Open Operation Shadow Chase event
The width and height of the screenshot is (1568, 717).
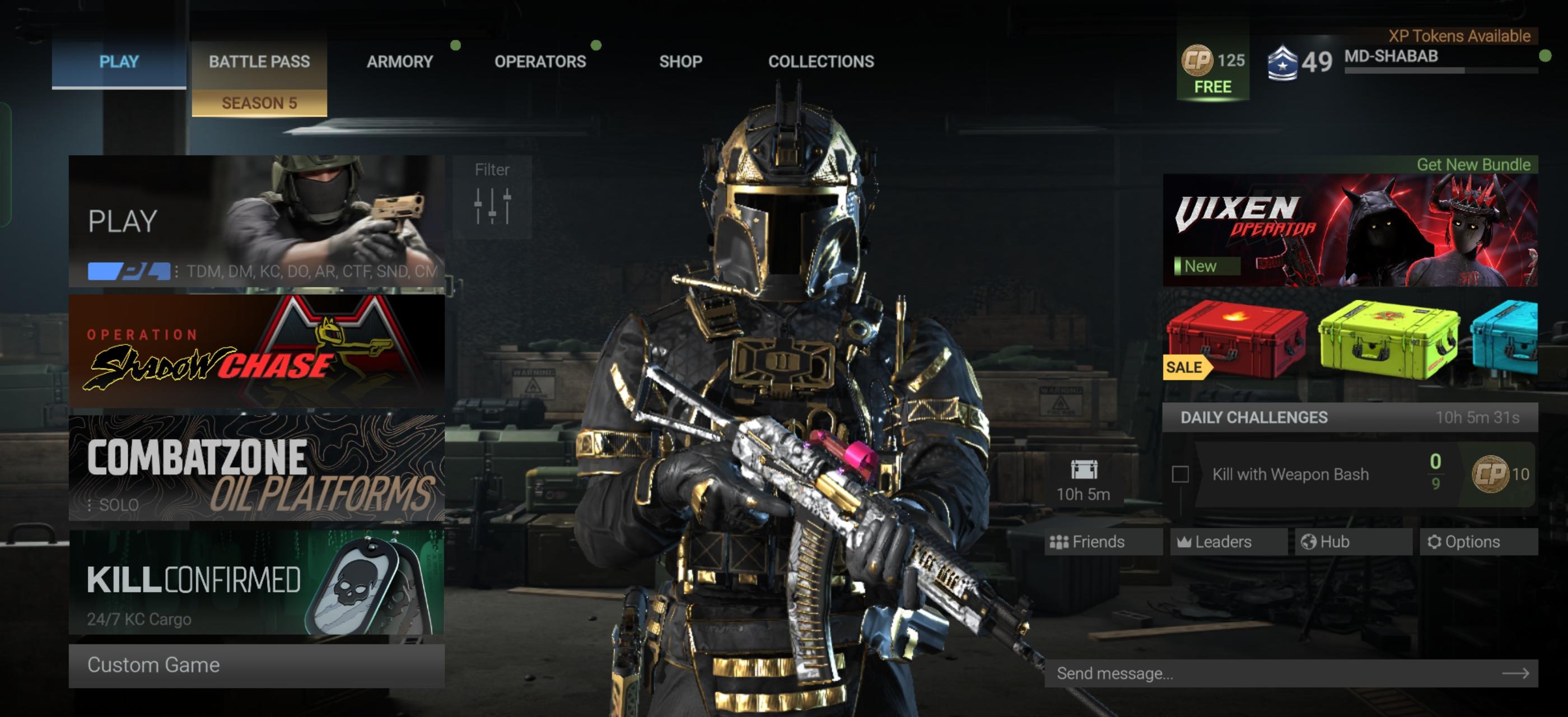pyautogui.click(x=256, y=351)
